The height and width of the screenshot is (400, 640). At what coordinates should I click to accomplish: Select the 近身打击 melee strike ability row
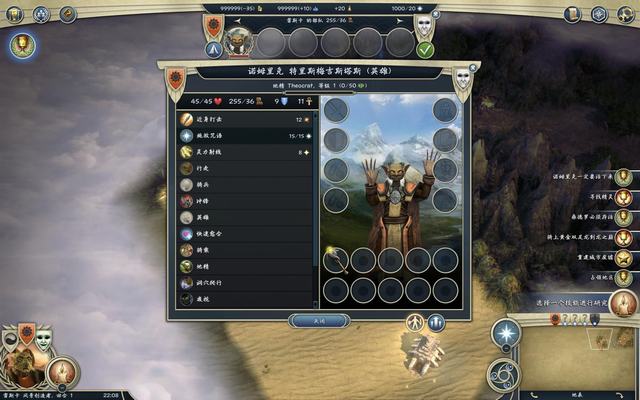click(x=247, y=118)
